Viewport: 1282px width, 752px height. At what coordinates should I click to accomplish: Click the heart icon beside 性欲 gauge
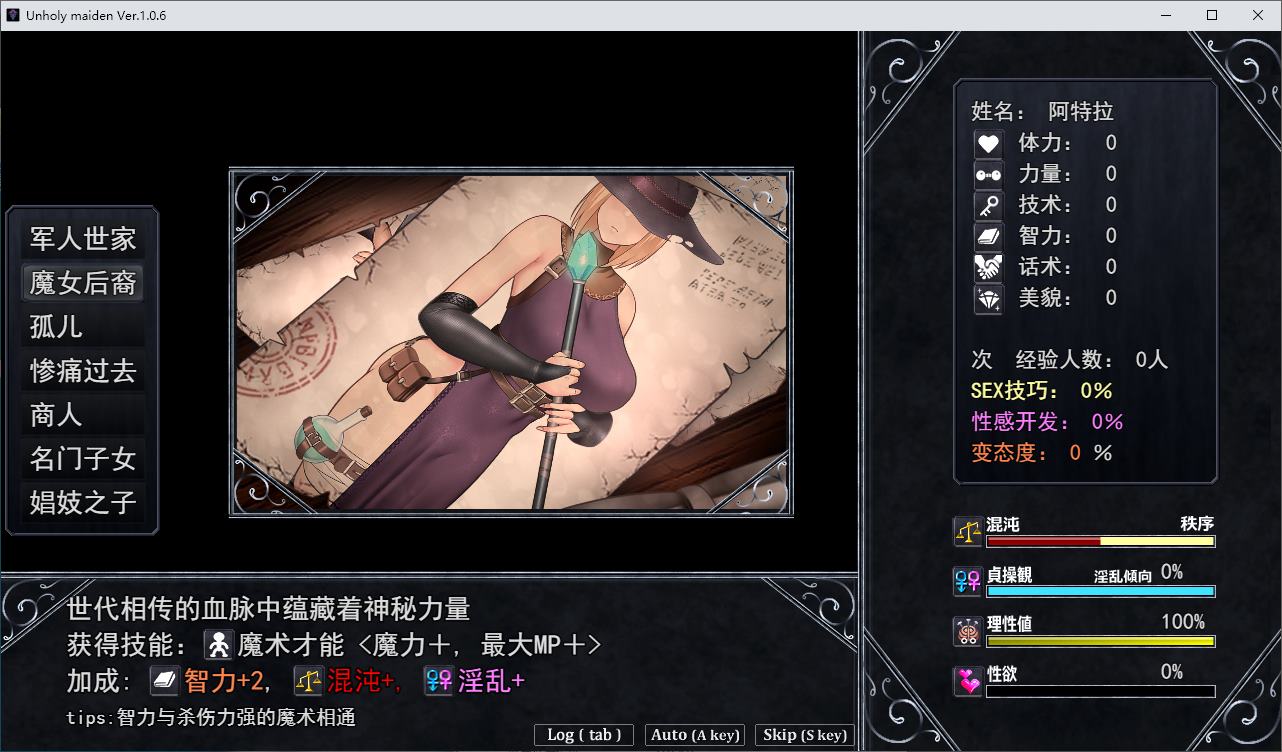(966, 679)
